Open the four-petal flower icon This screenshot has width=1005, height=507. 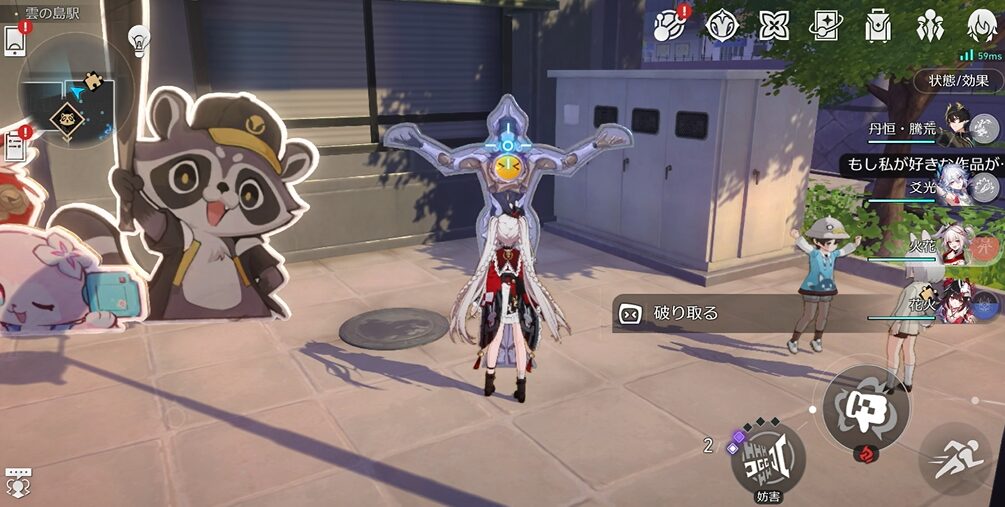tap(774, 25)
